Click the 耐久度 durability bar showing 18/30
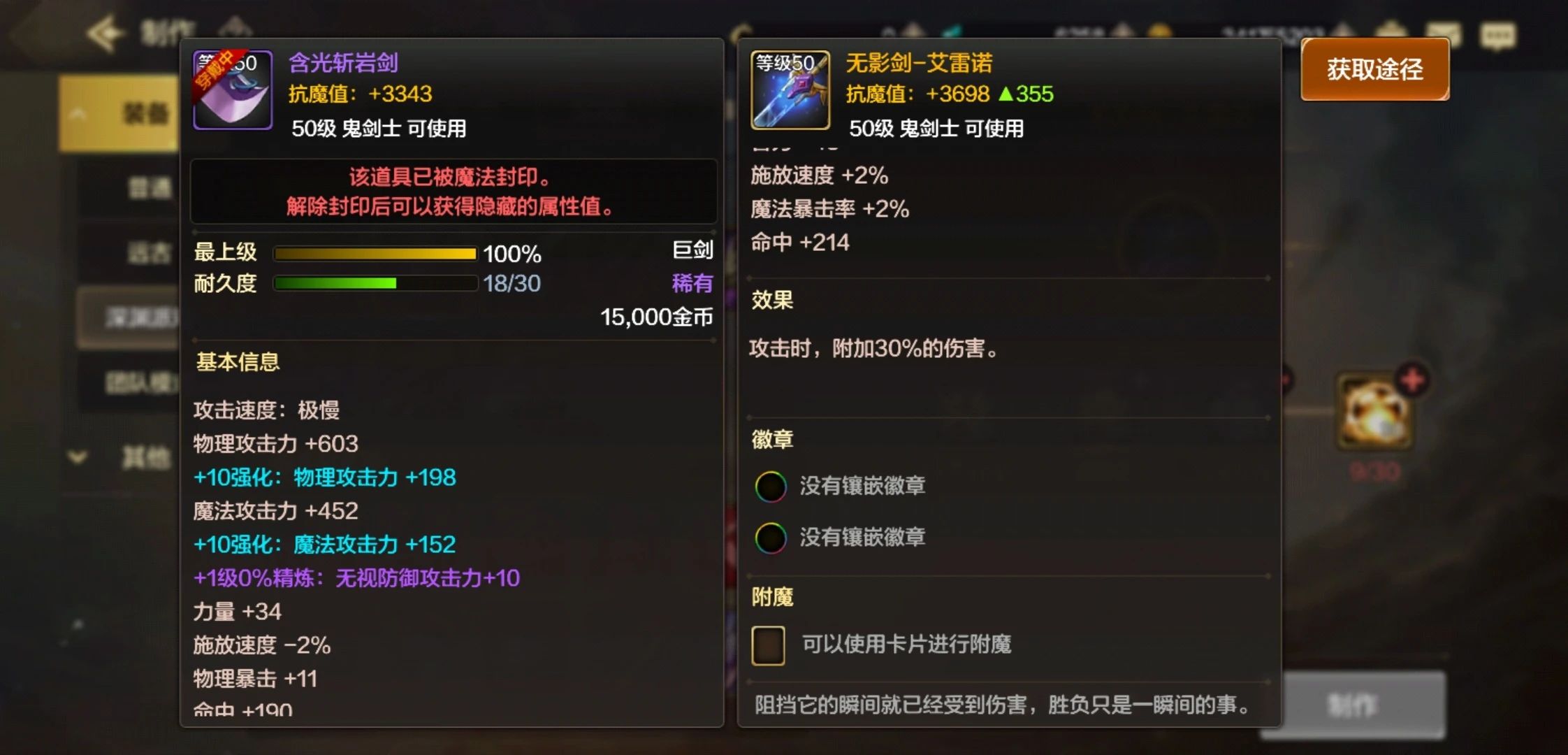The image size is (1568, 755). pyautogui.click(x=375, y=284)
